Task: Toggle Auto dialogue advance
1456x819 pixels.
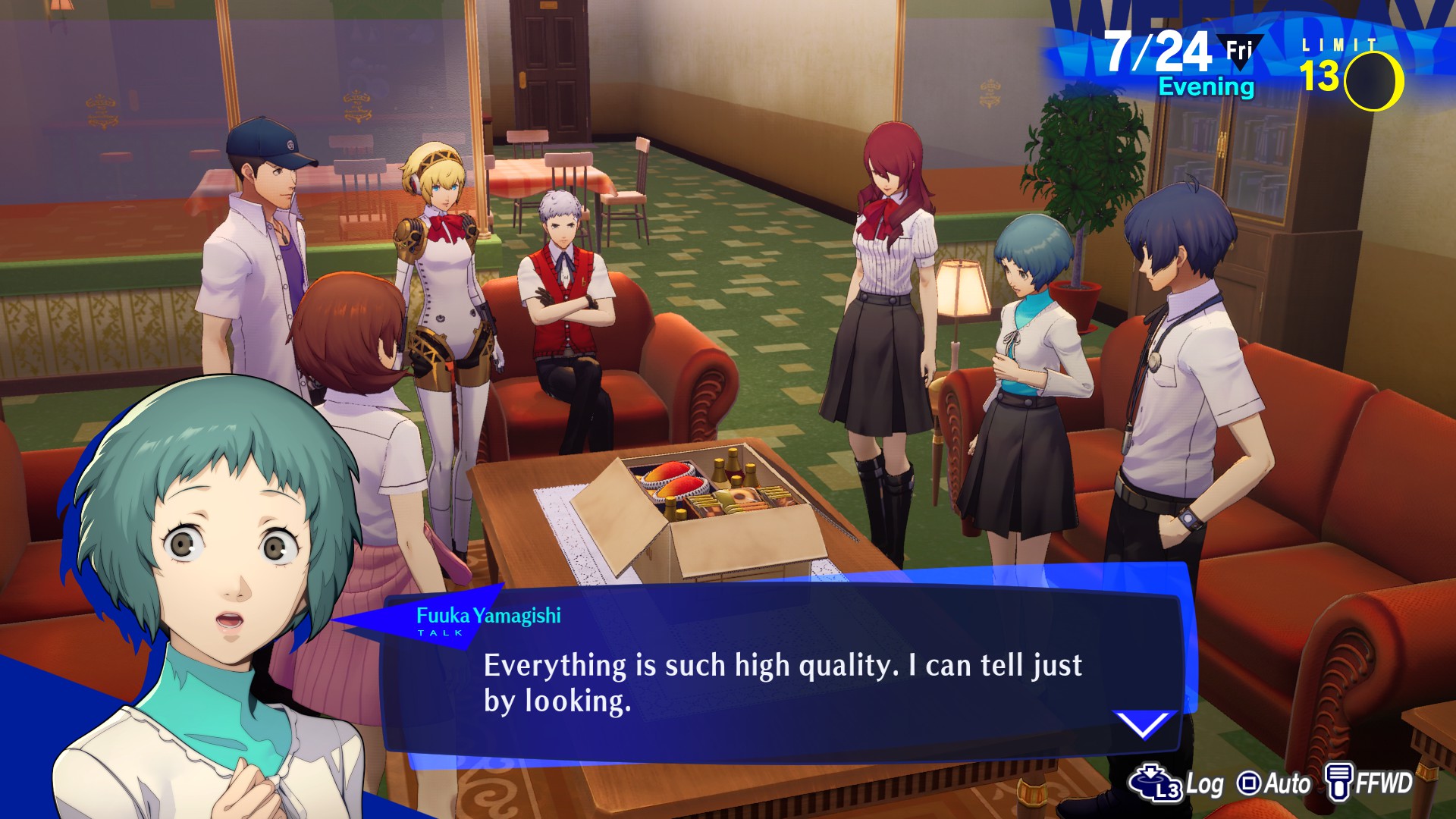Action: tap(1274, 783)
